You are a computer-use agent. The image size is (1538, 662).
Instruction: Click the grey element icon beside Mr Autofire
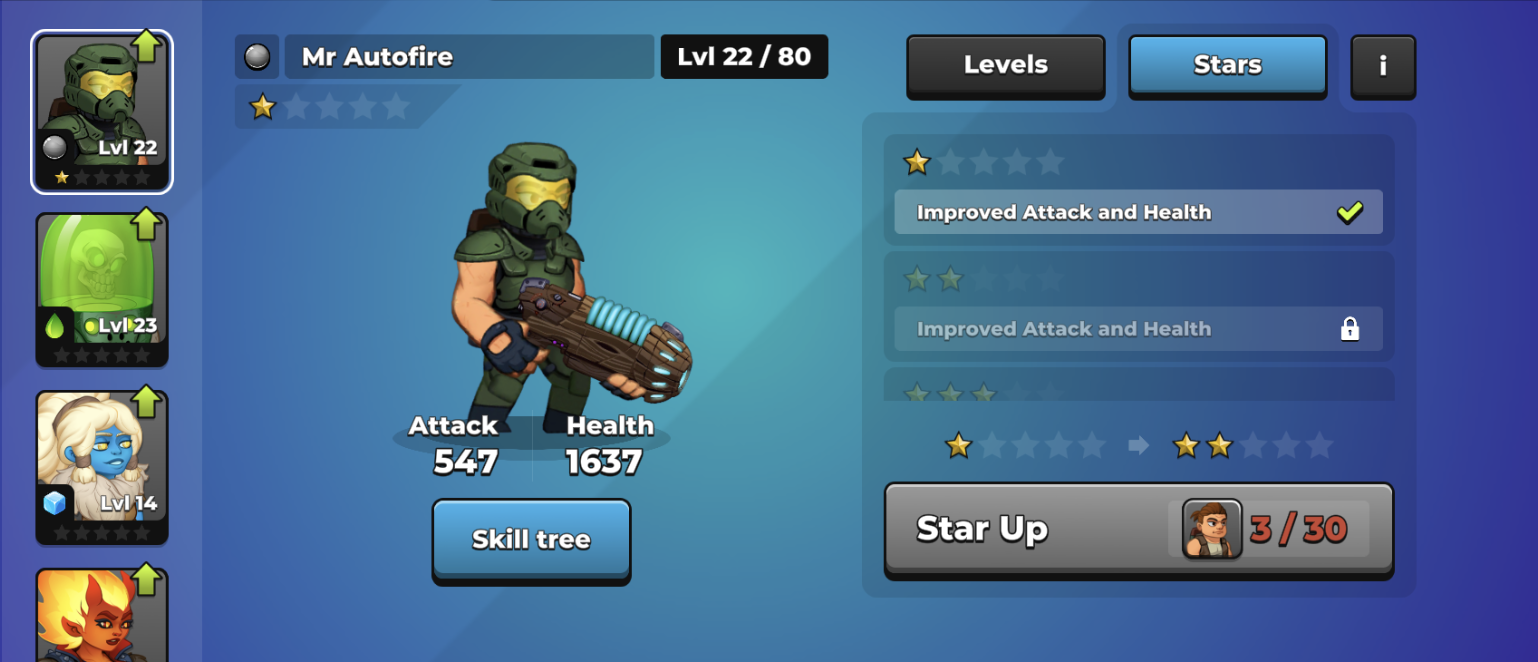click(257, 57)
